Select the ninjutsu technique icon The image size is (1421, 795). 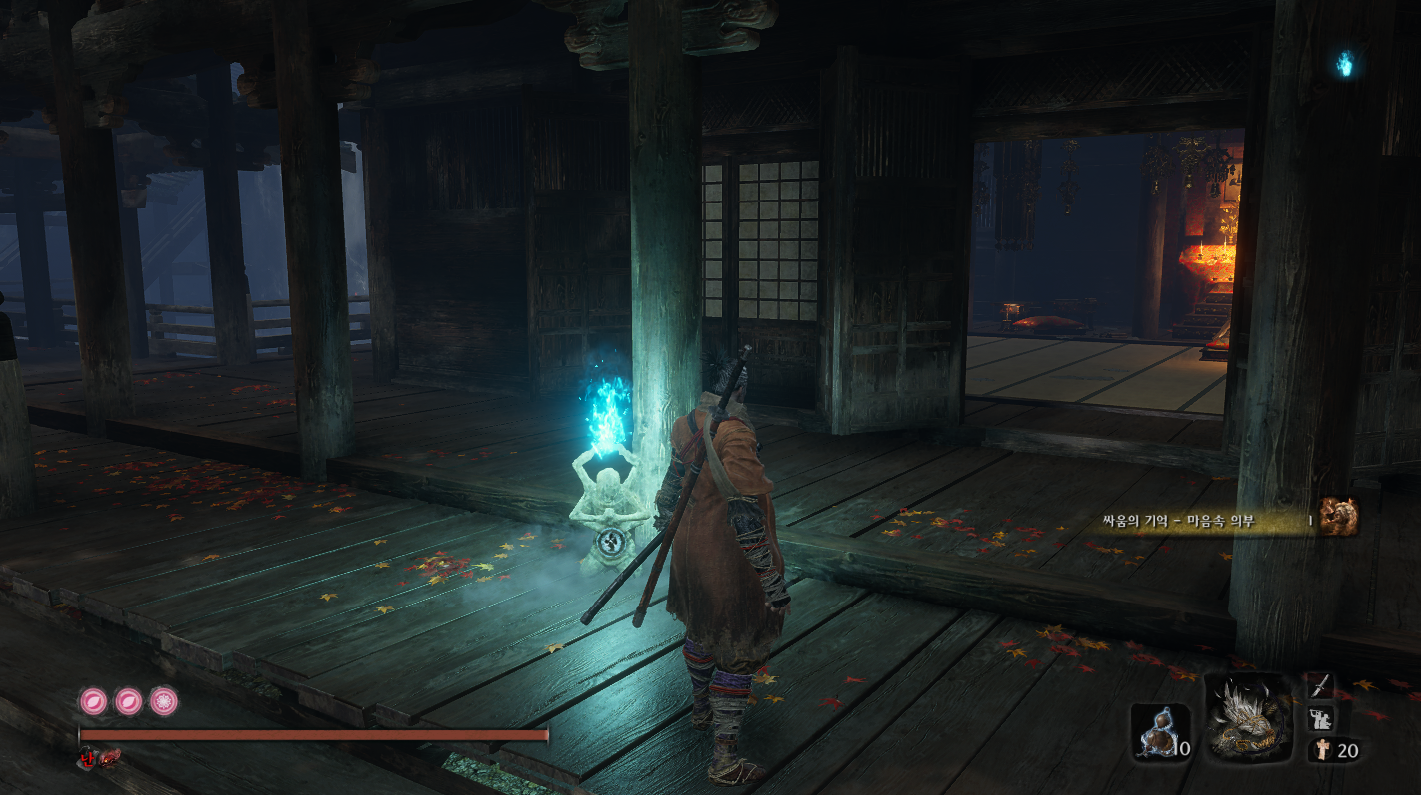1320,717
